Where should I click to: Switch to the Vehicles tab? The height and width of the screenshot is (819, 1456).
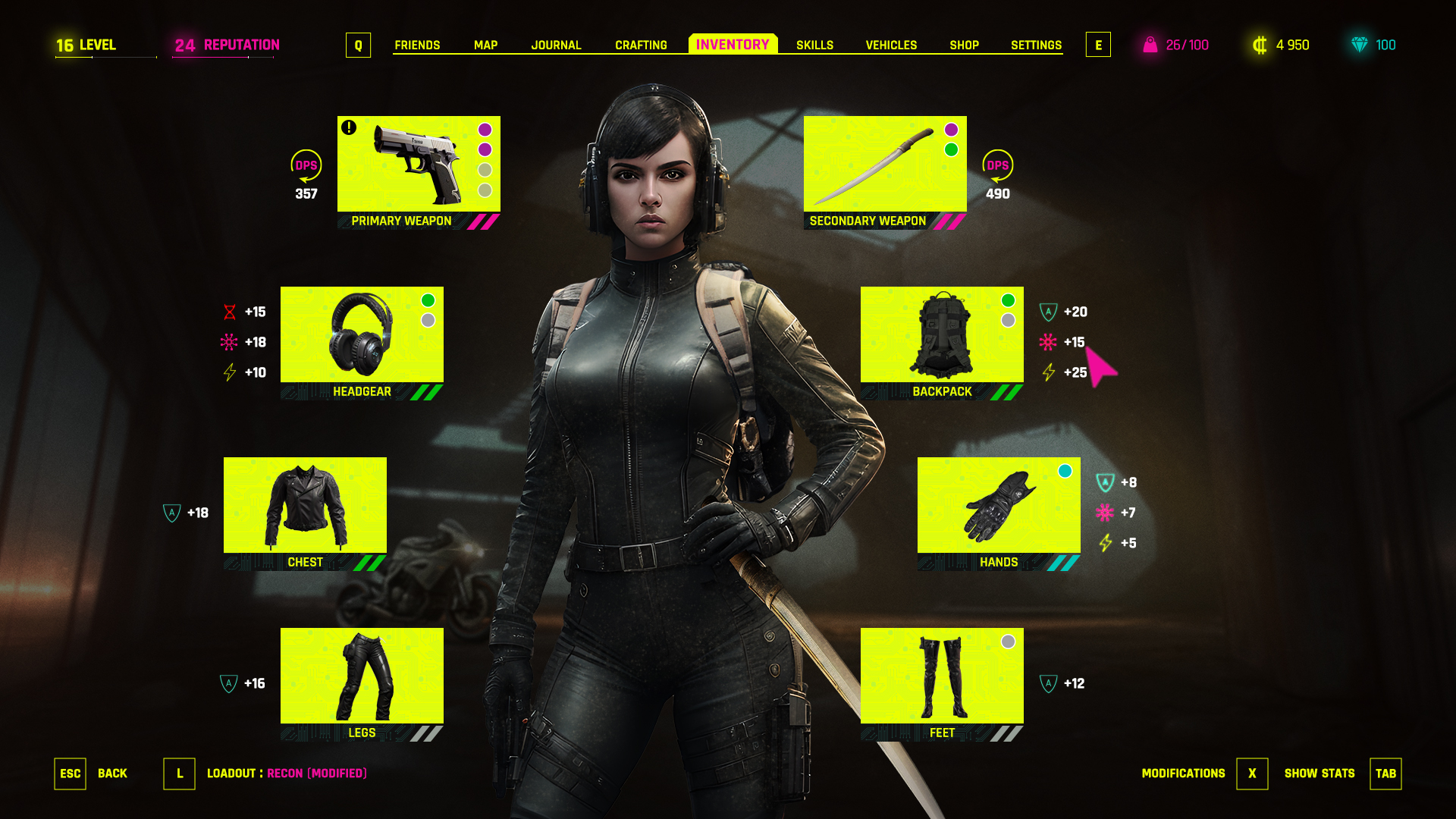pyautogui.click(x=891, y=45)
